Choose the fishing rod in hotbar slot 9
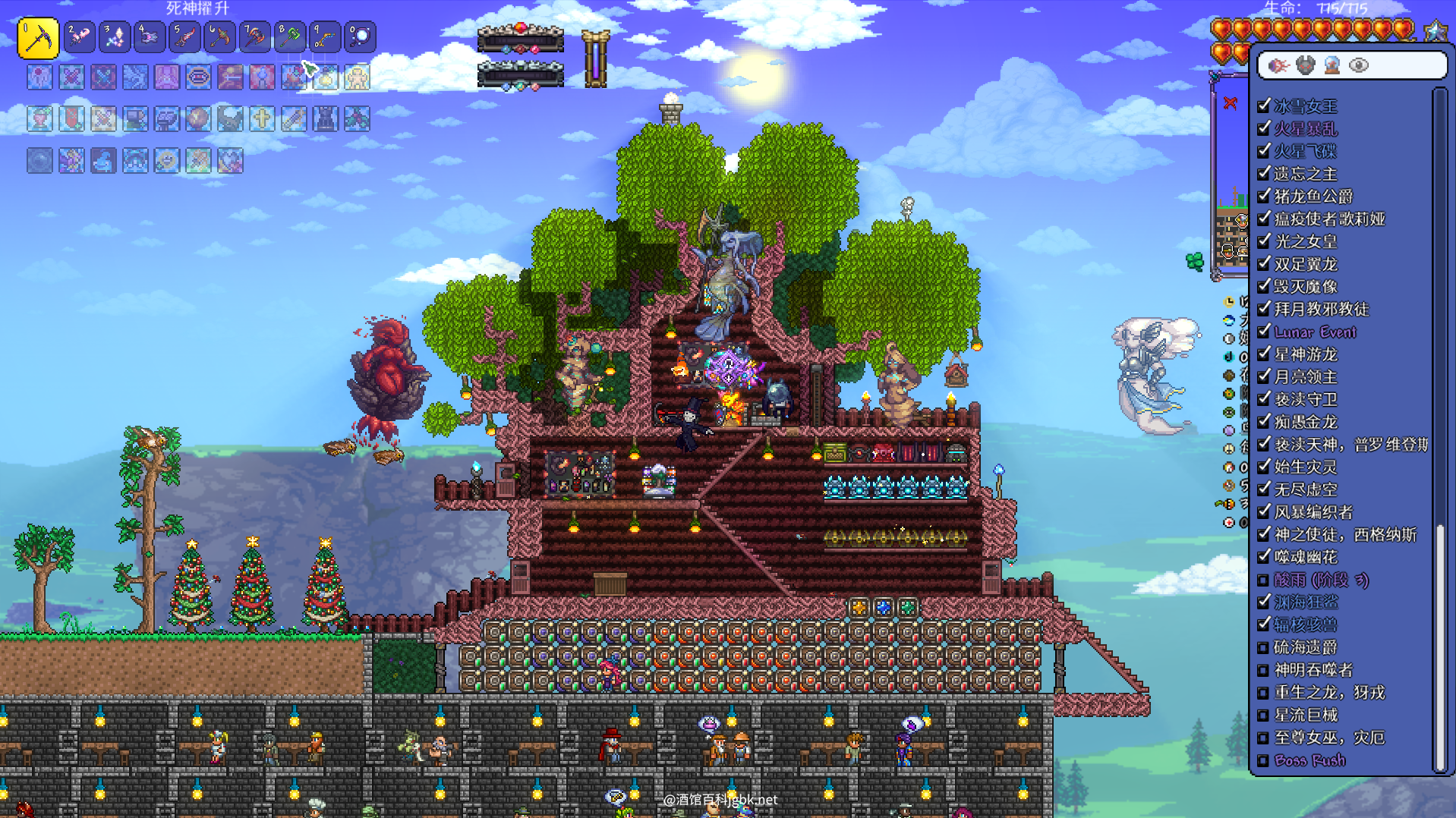Screen dimensions: 1456x818 [325, 37]
